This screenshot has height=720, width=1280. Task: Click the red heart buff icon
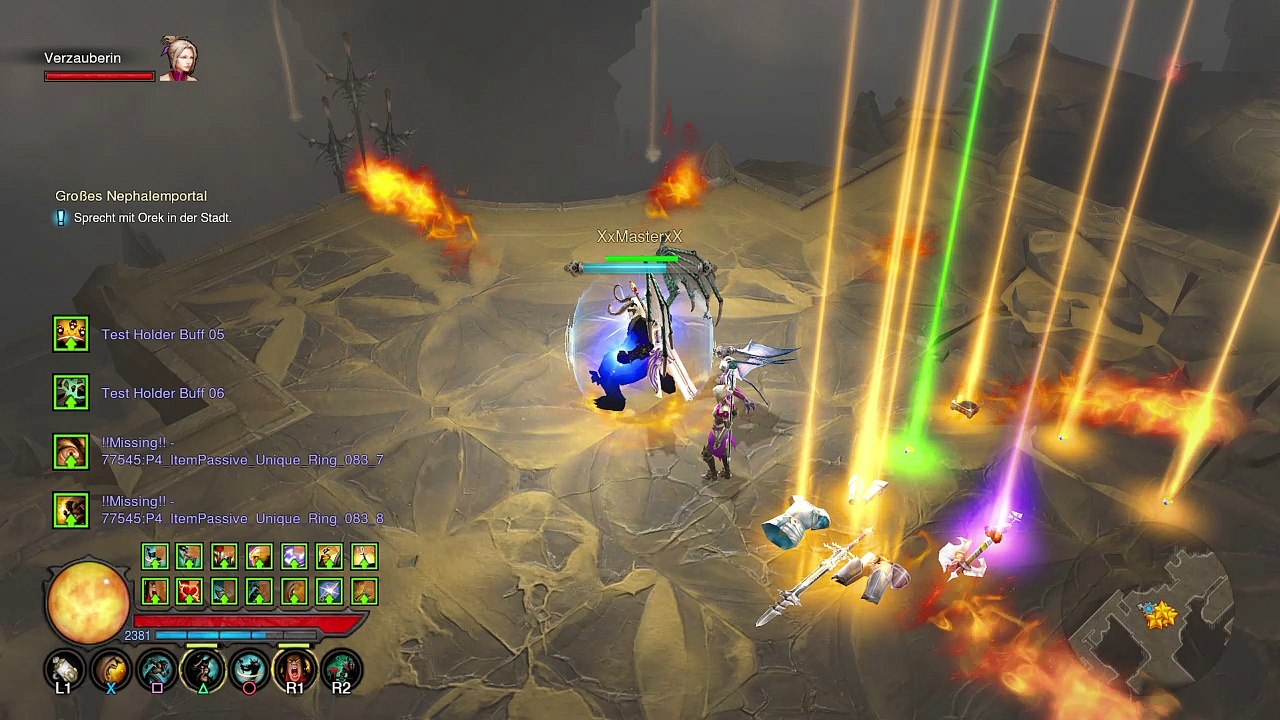(x=189, y=592)
